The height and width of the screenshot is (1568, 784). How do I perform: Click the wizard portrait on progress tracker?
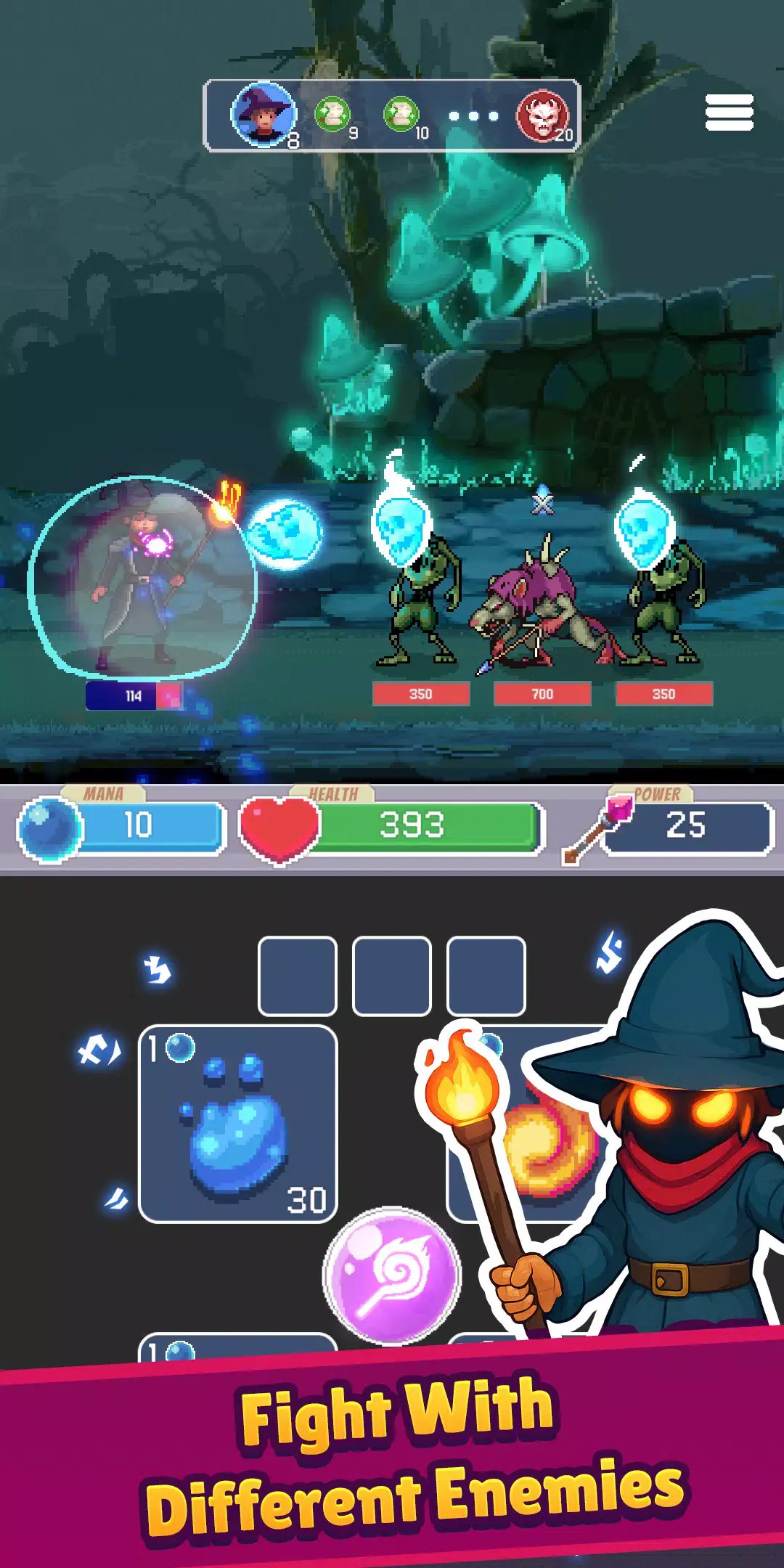pos(264,115)
